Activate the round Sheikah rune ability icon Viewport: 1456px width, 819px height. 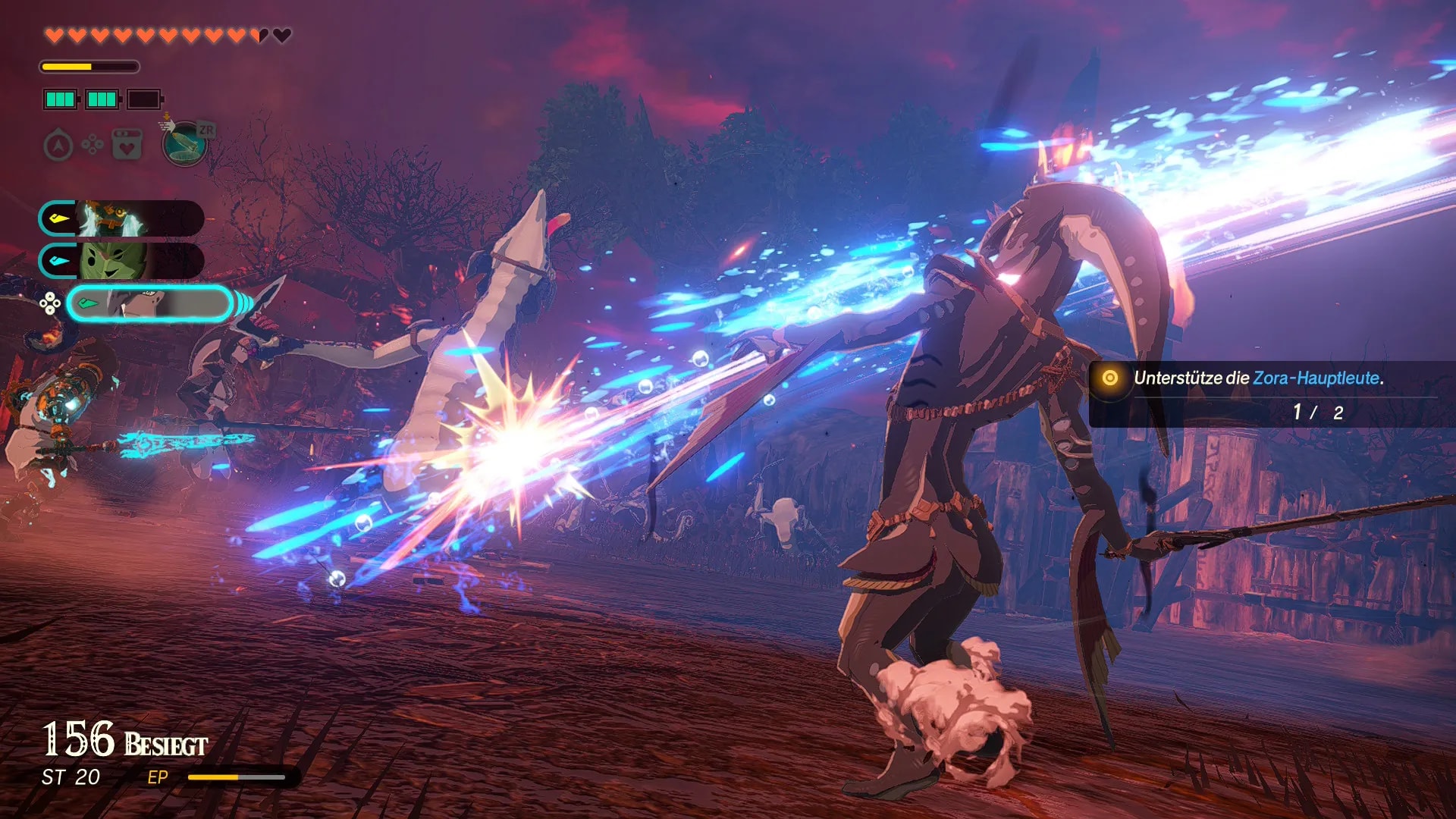tap(185, 143)
